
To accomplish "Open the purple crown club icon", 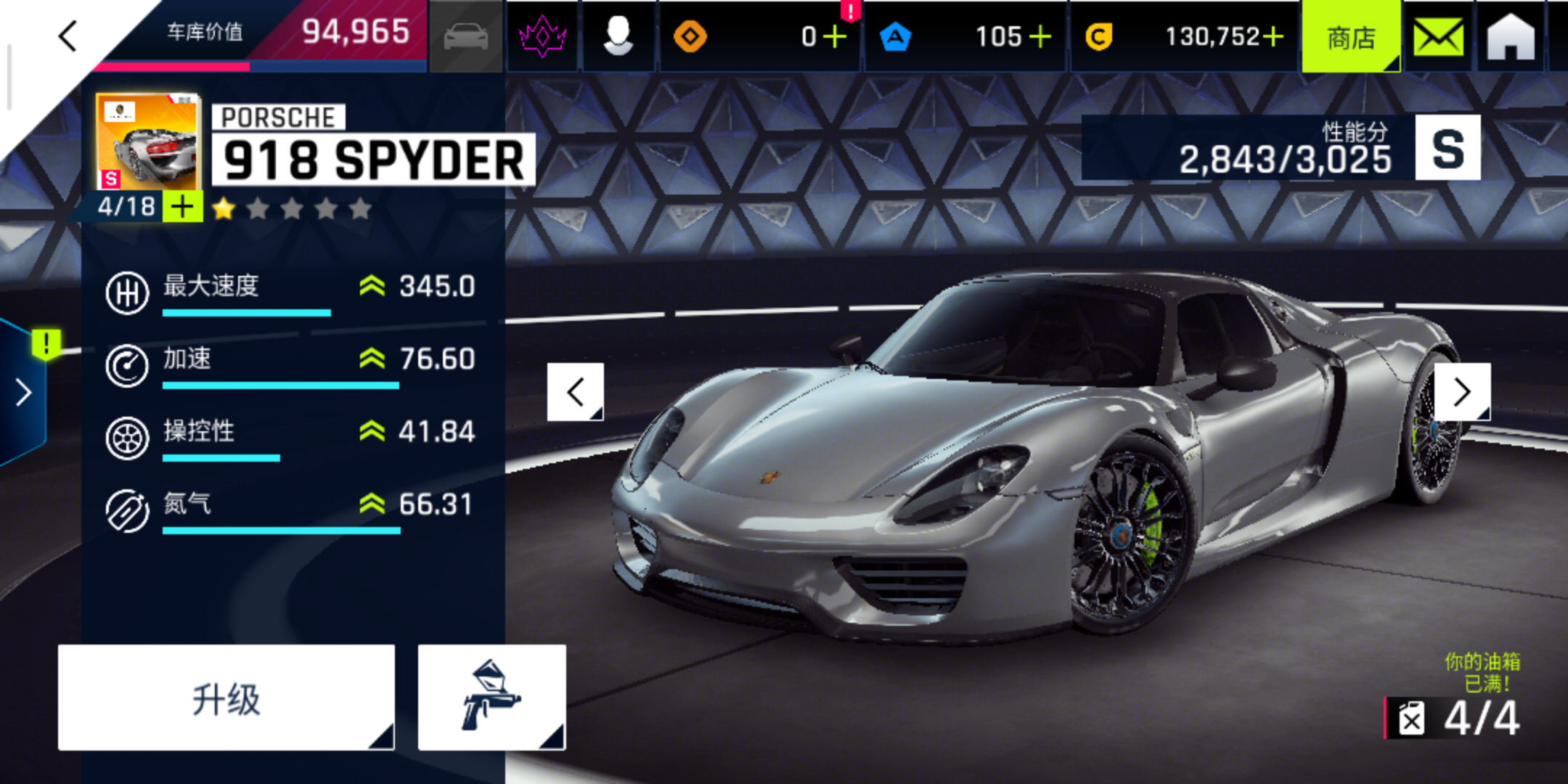I will (542, 36).
